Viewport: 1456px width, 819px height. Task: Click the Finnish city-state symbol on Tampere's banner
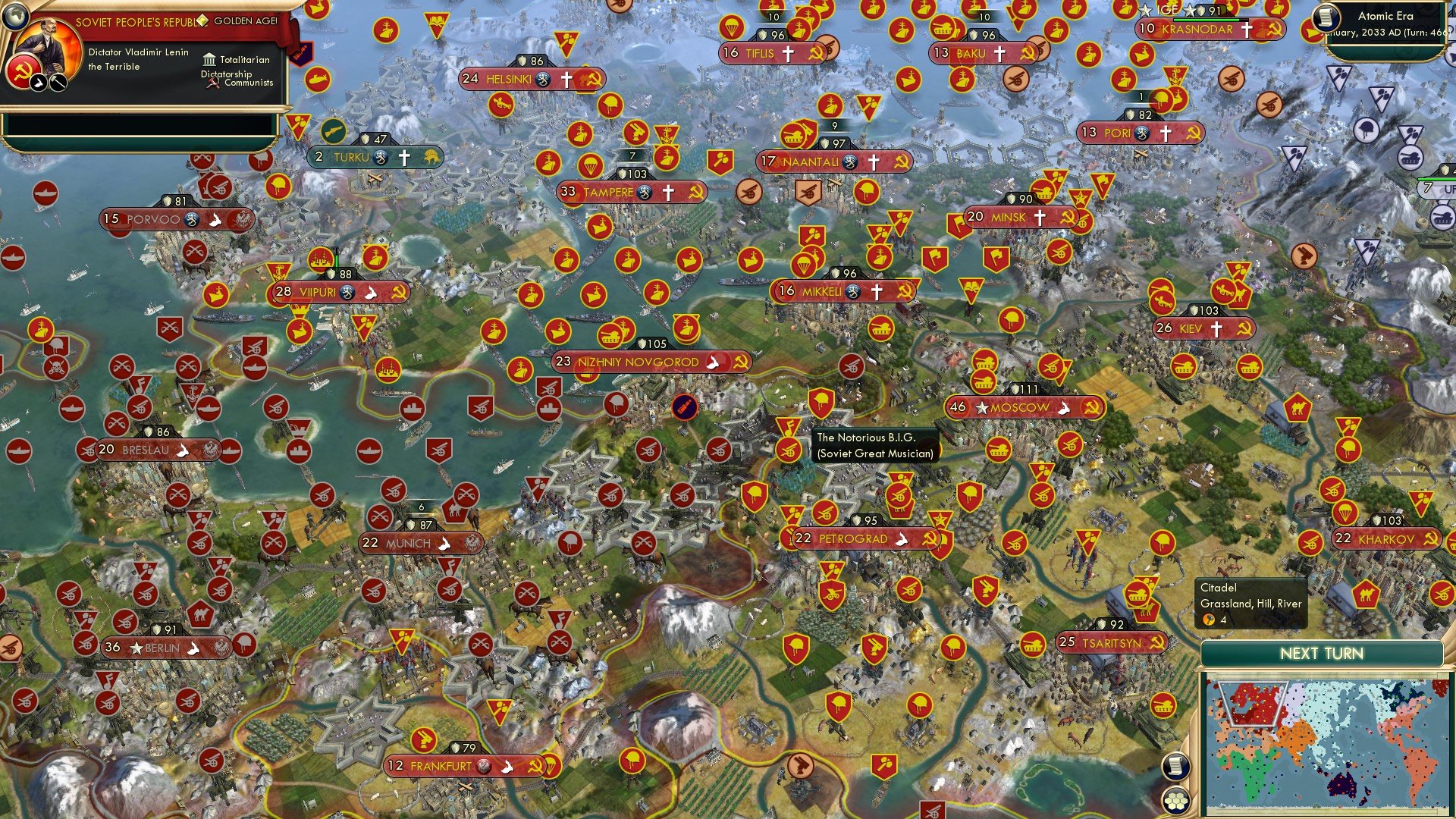click(645, 193)
